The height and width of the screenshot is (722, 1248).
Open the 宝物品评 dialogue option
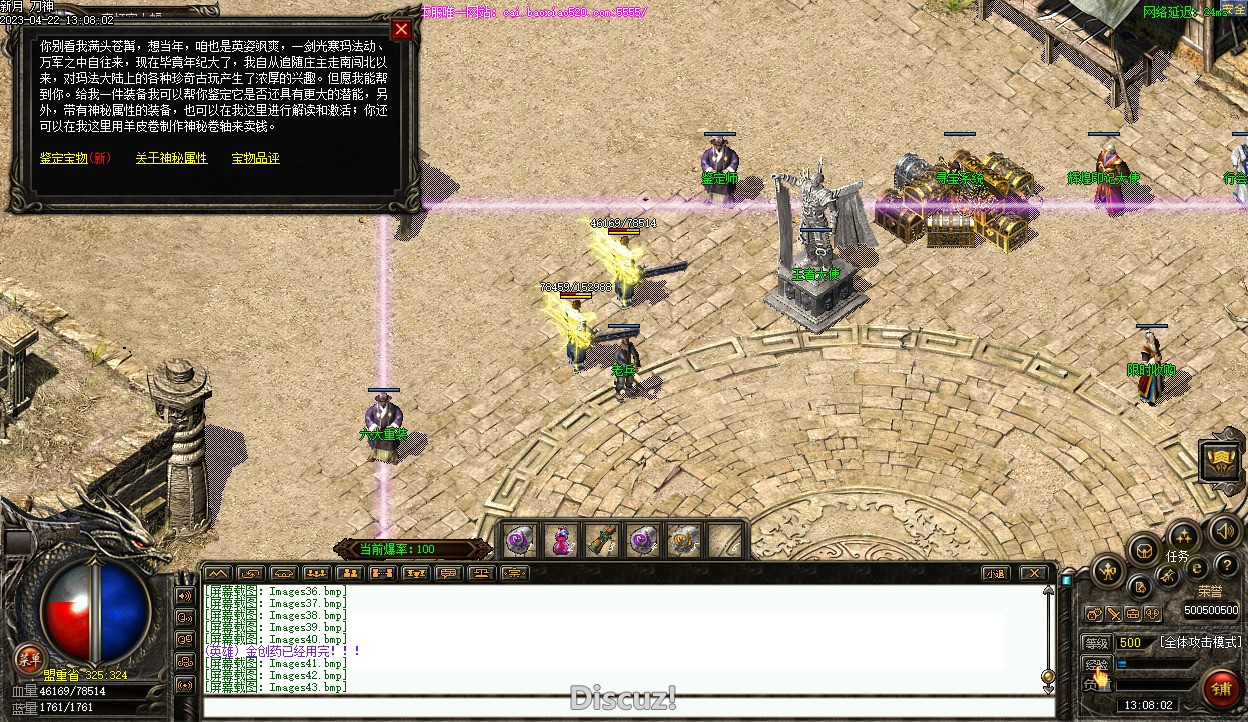coord(255,158)
